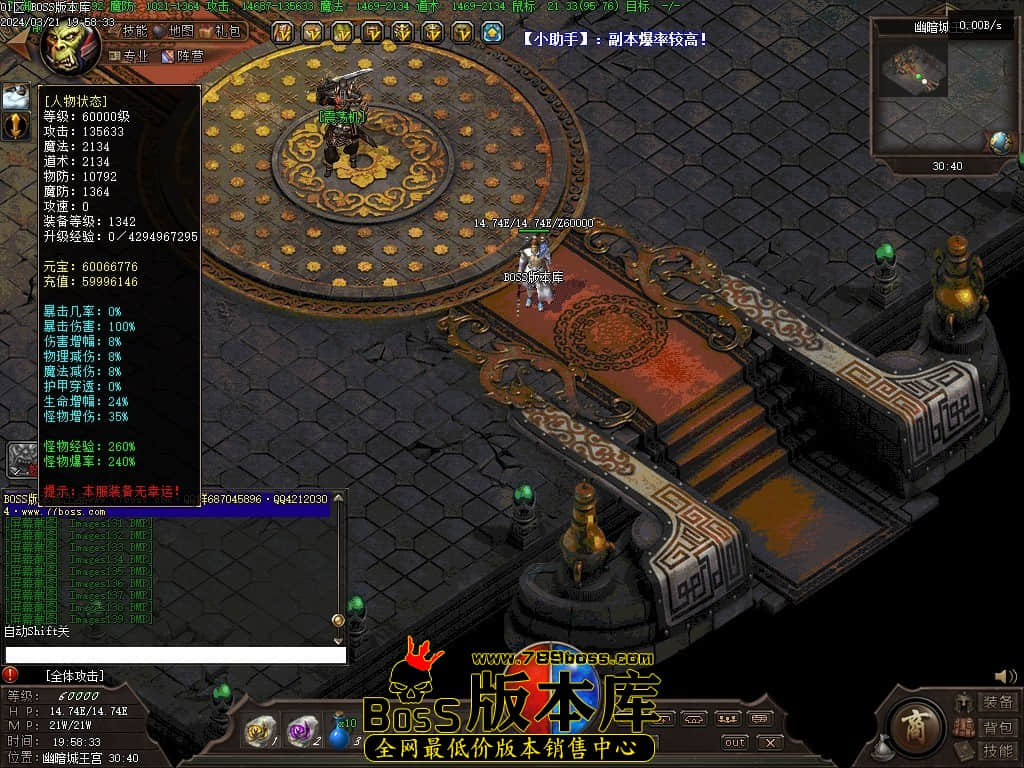Click the red exclamation alert icon
The width and height of the screenshot is (1024, 768).
10,675
